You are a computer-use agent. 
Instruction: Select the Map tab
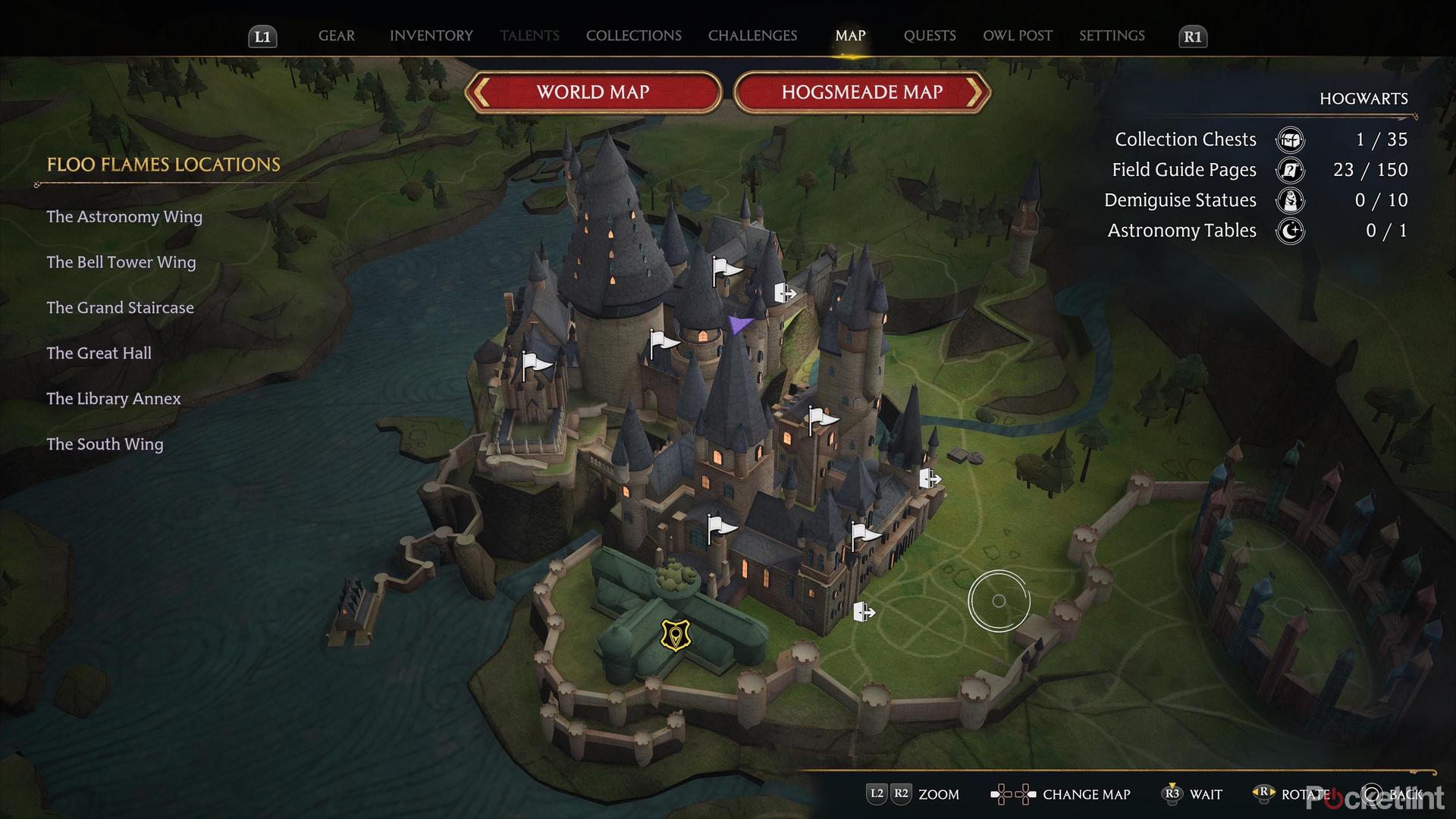pos(850,36)
